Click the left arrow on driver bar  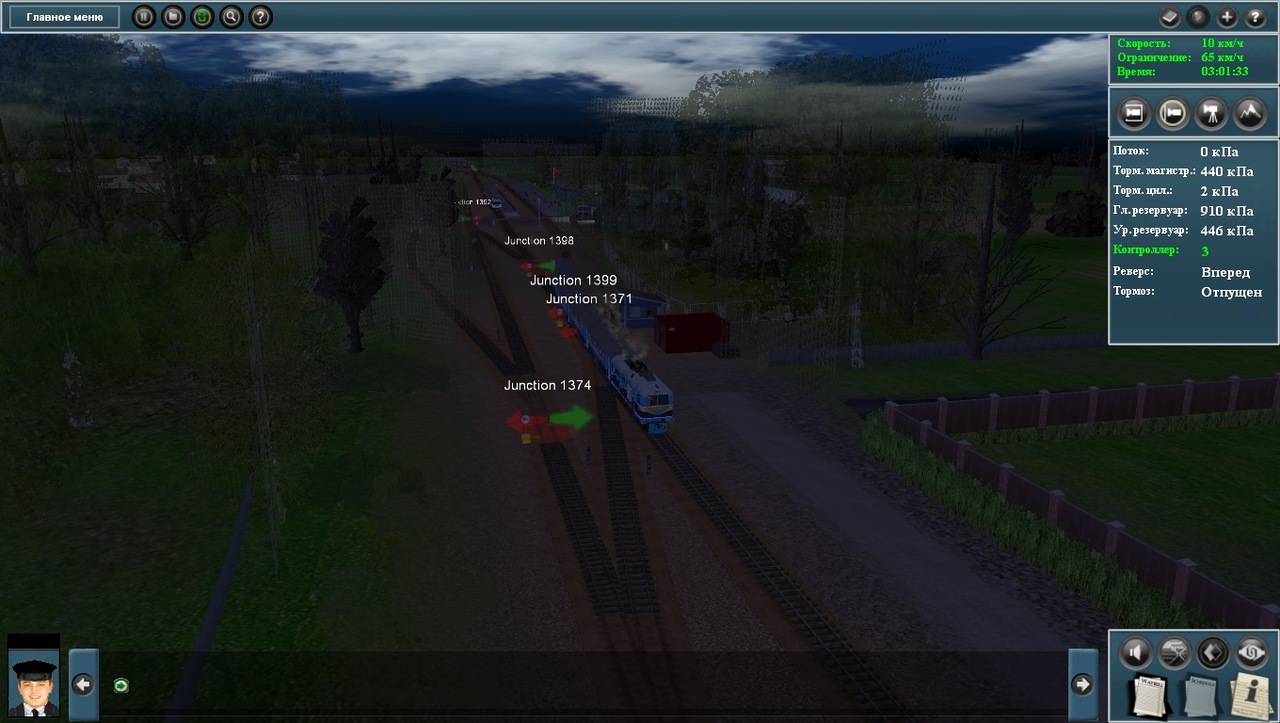click(83, 684)
